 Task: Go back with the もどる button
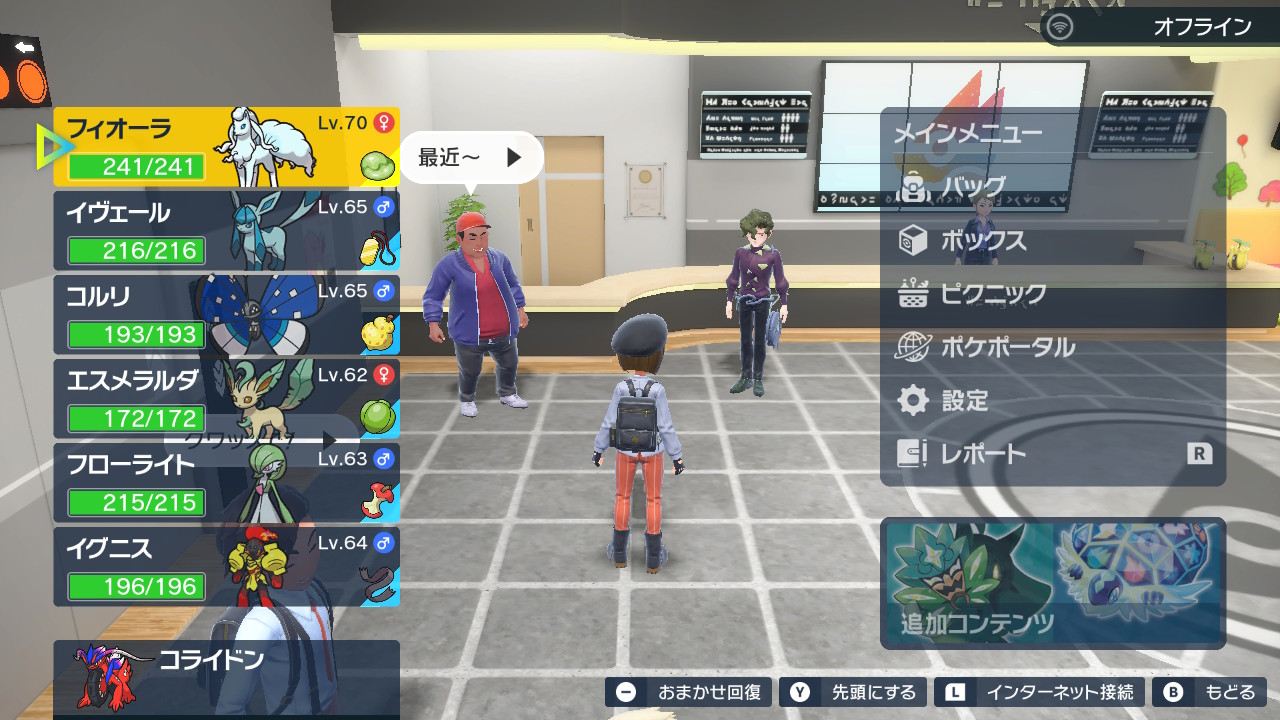tap(1209, 692)
